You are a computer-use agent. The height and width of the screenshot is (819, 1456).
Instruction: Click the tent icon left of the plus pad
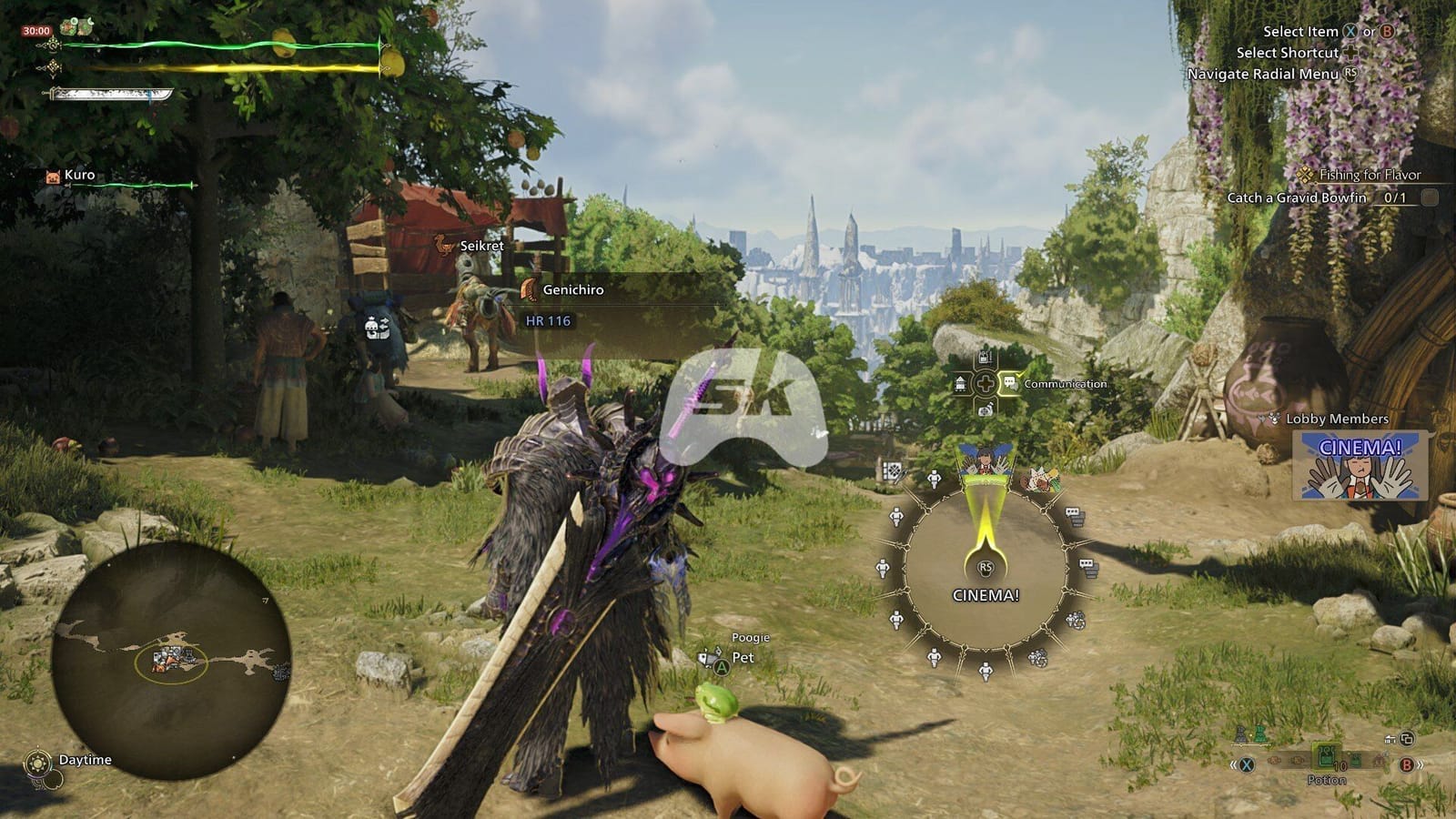point(960,384)
